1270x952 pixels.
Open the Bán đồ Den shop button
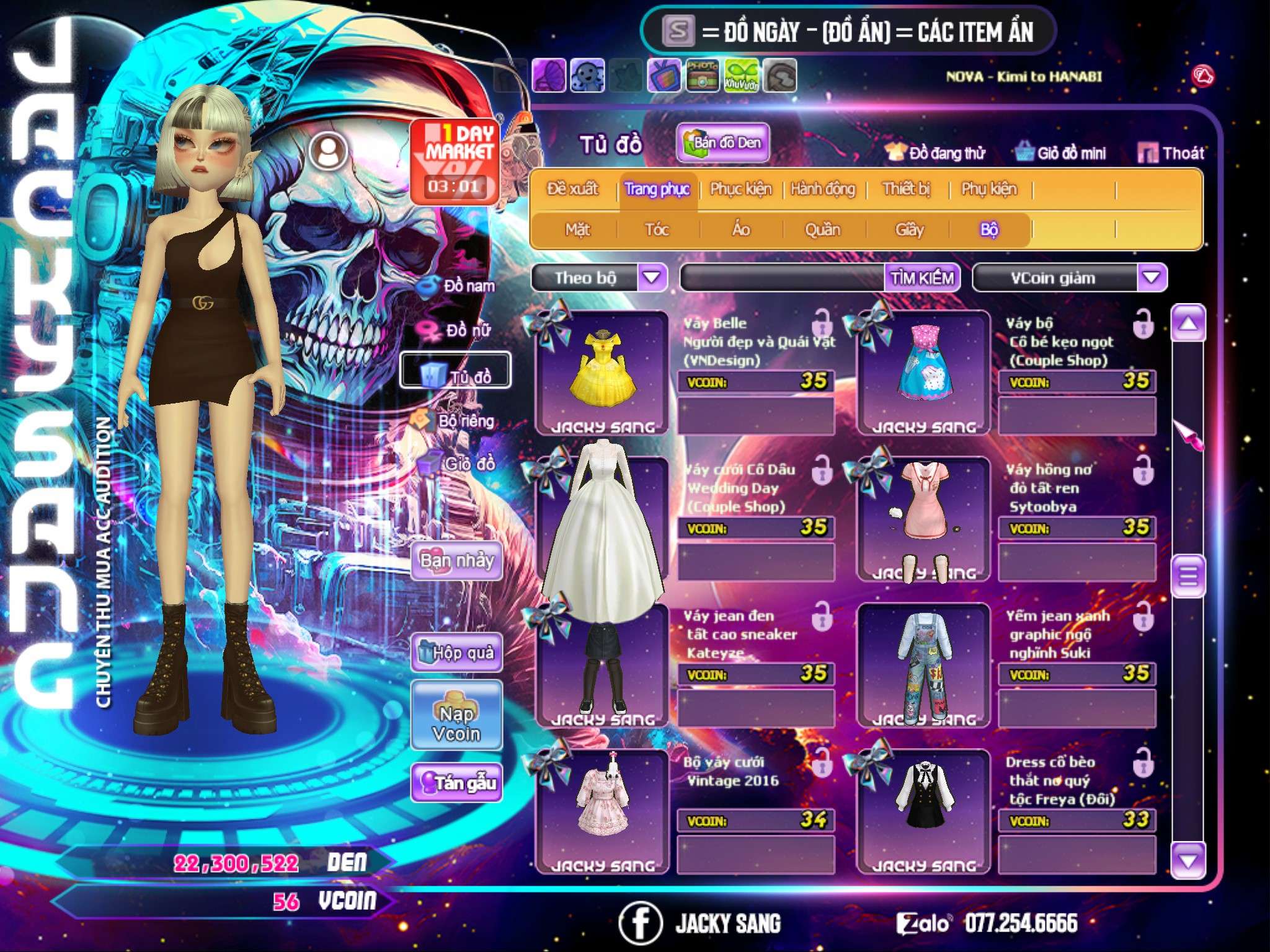(x=722, y=143)
